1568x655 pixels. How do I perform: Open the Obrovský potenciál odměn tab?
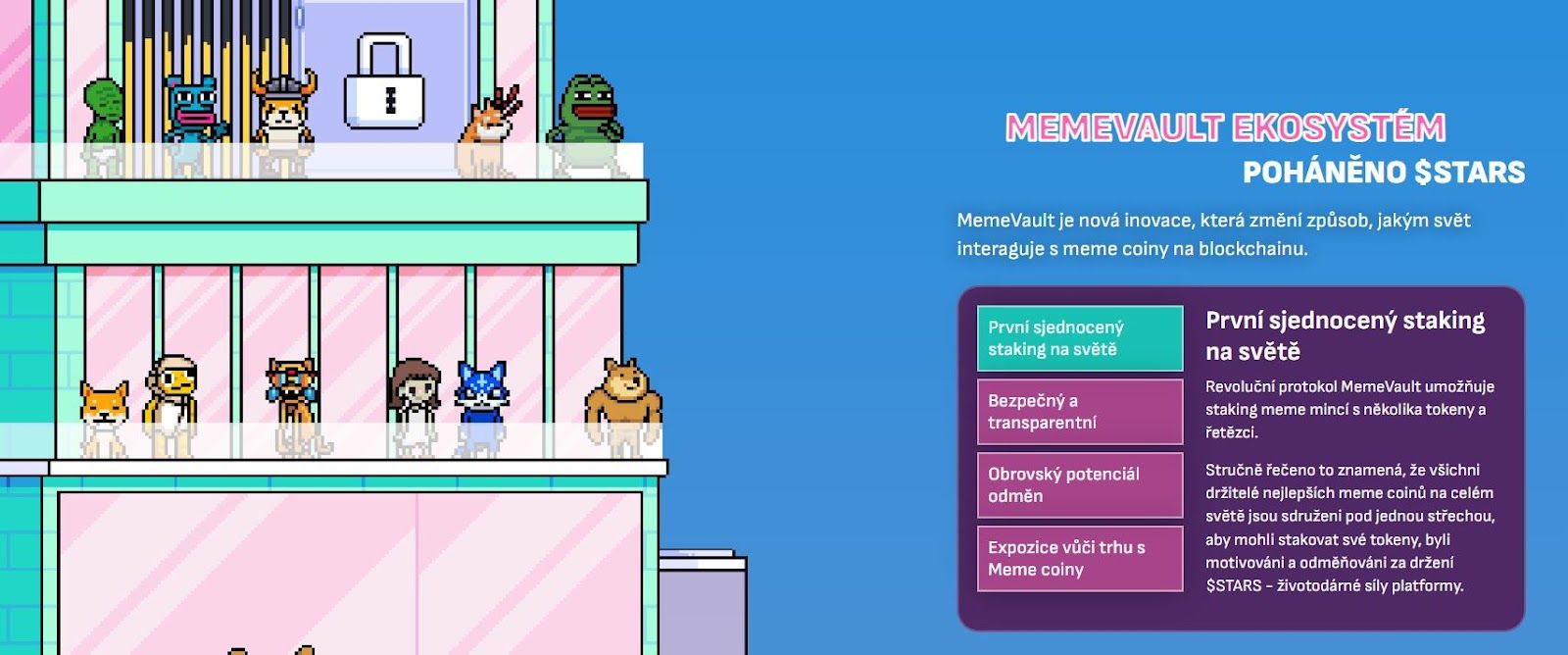(1079, 484)
